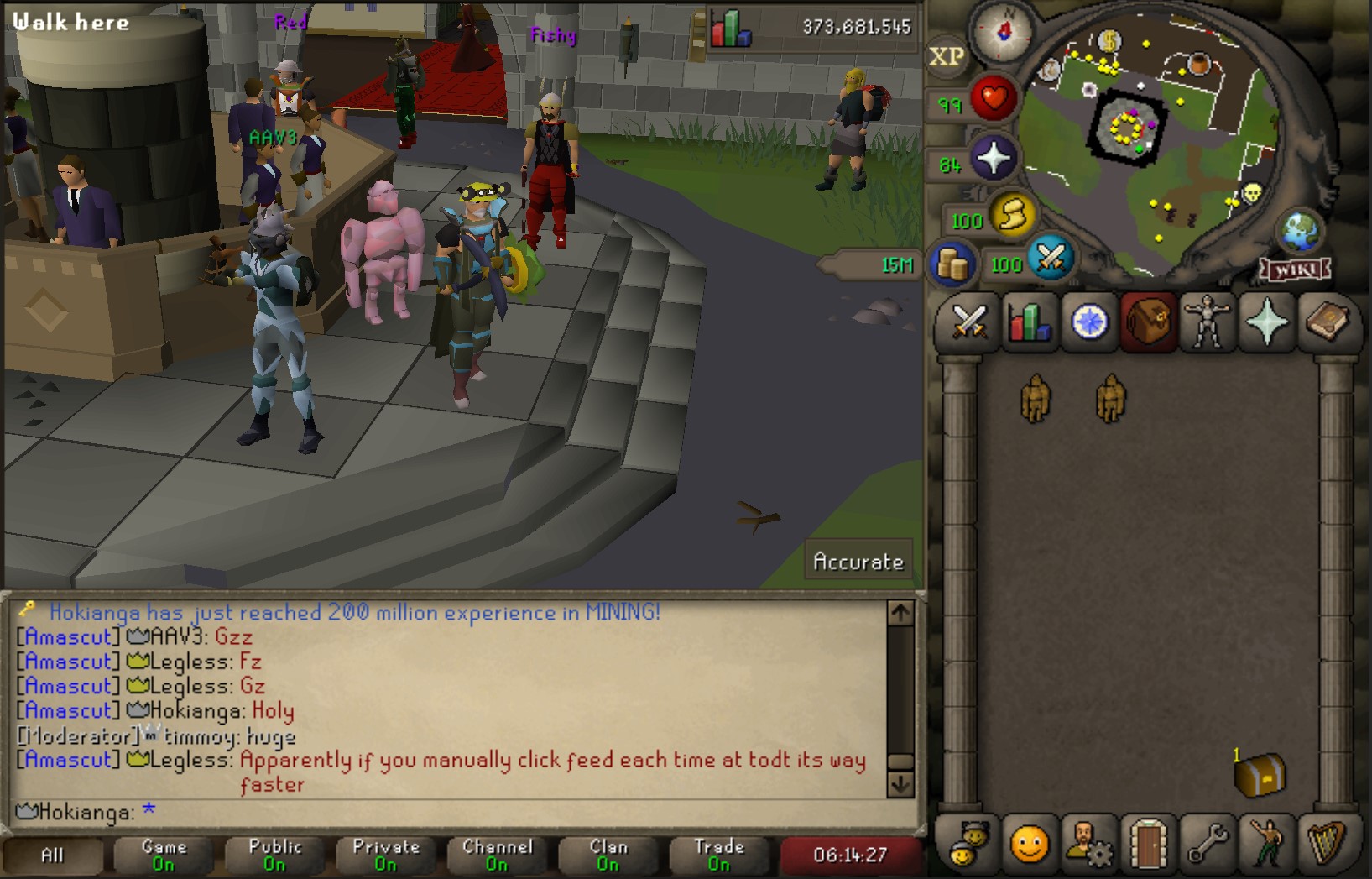This screenshot has height=879, width=1372.
Task: Switch to the Clan chat channel
Action: [x=608, y=853]
